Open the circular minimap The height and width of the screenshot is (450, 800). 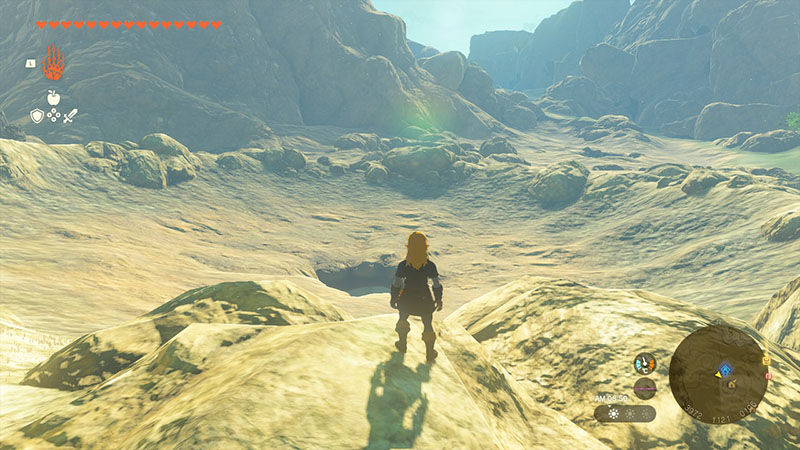click(718, 375)
